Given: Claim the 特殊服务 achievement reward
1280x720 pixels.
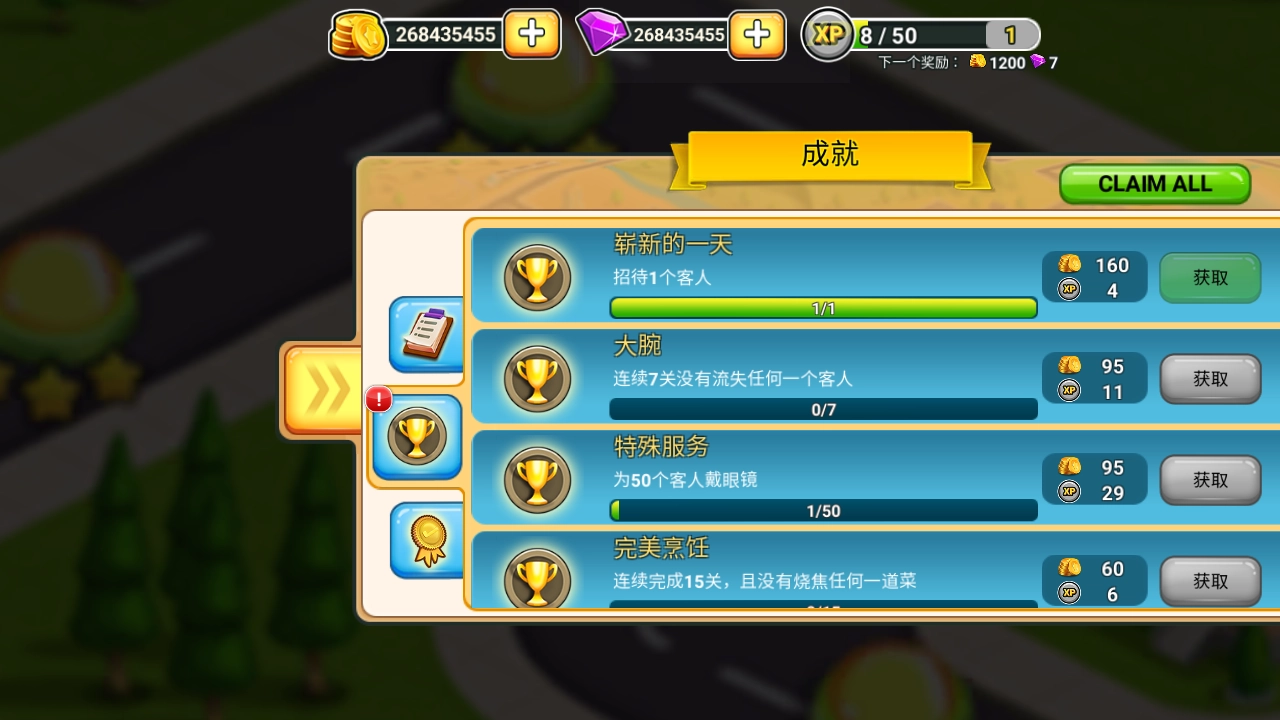Looking at the screenshot, I should (x=1210, y=480).
